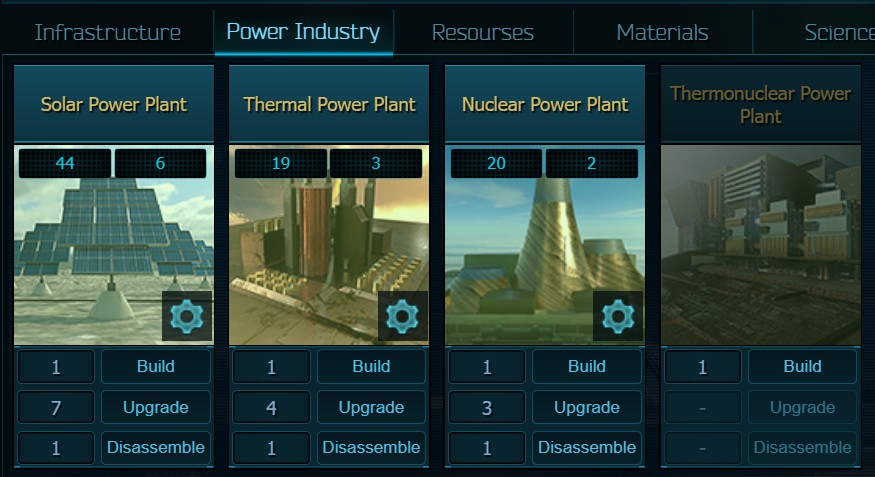Viewport: 875px width, 477px height.
Task: Open Nuclear Power Plant gear settings
Action: (618, 316)
